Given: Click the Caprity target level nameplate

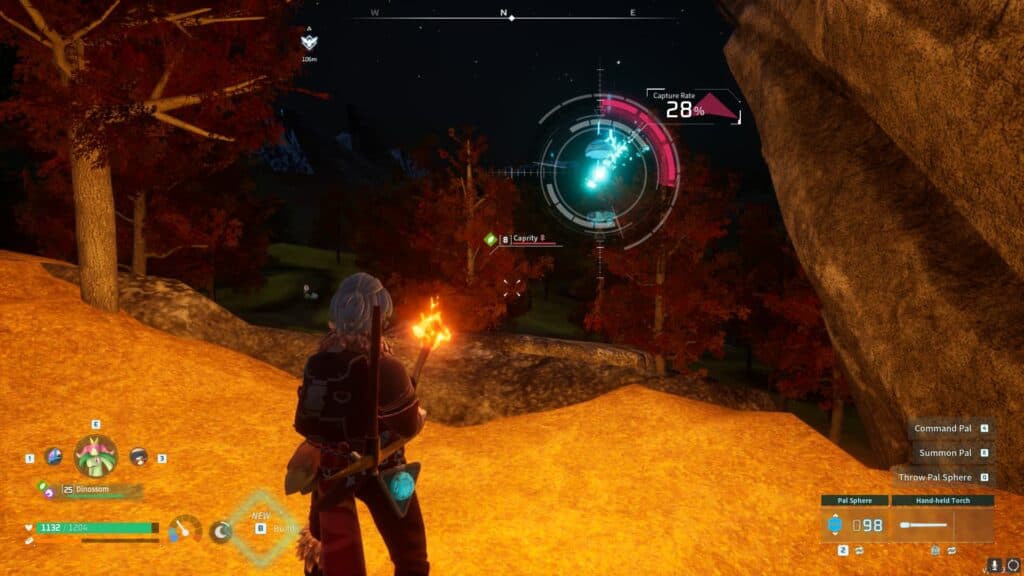Looking at the screenshot, I should pos(528,239).
